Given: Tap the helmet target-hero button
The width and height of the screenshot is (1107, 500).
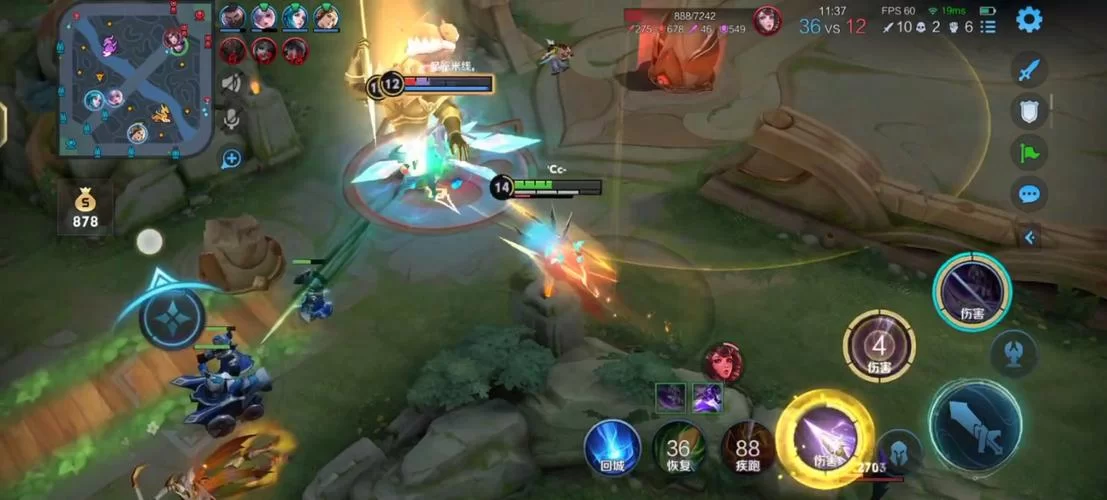Looking at the screenshot, I should pos(899,451).
